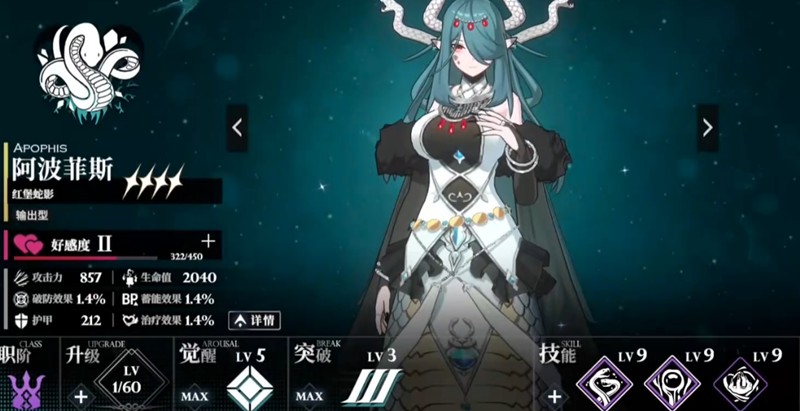Open the 详情 stat details

pyautogui.click(x=253, y=320)
